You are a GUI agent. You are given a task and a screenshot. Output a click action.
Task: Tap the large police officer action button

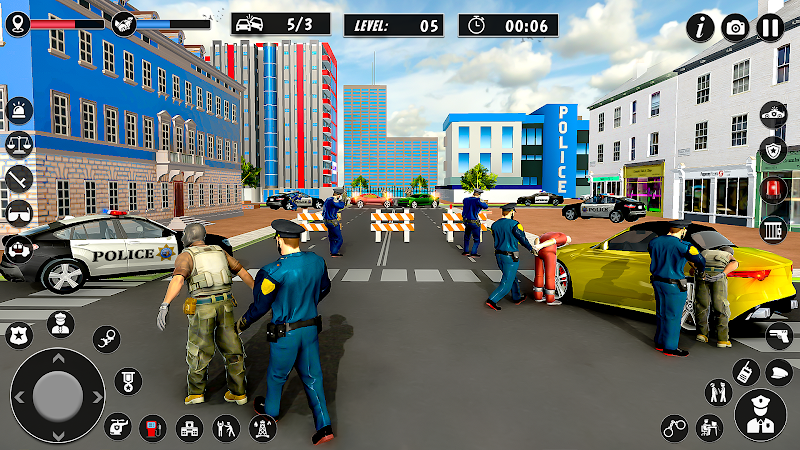[760, 415]
